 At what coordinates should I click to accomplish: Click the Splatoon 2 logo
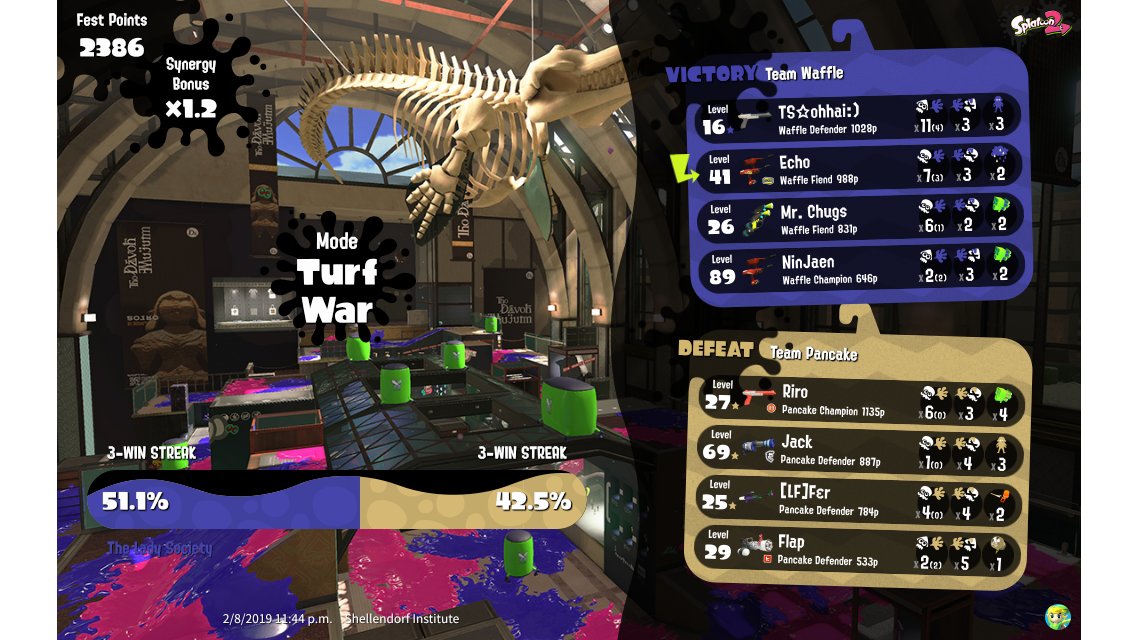point(1040,25)
